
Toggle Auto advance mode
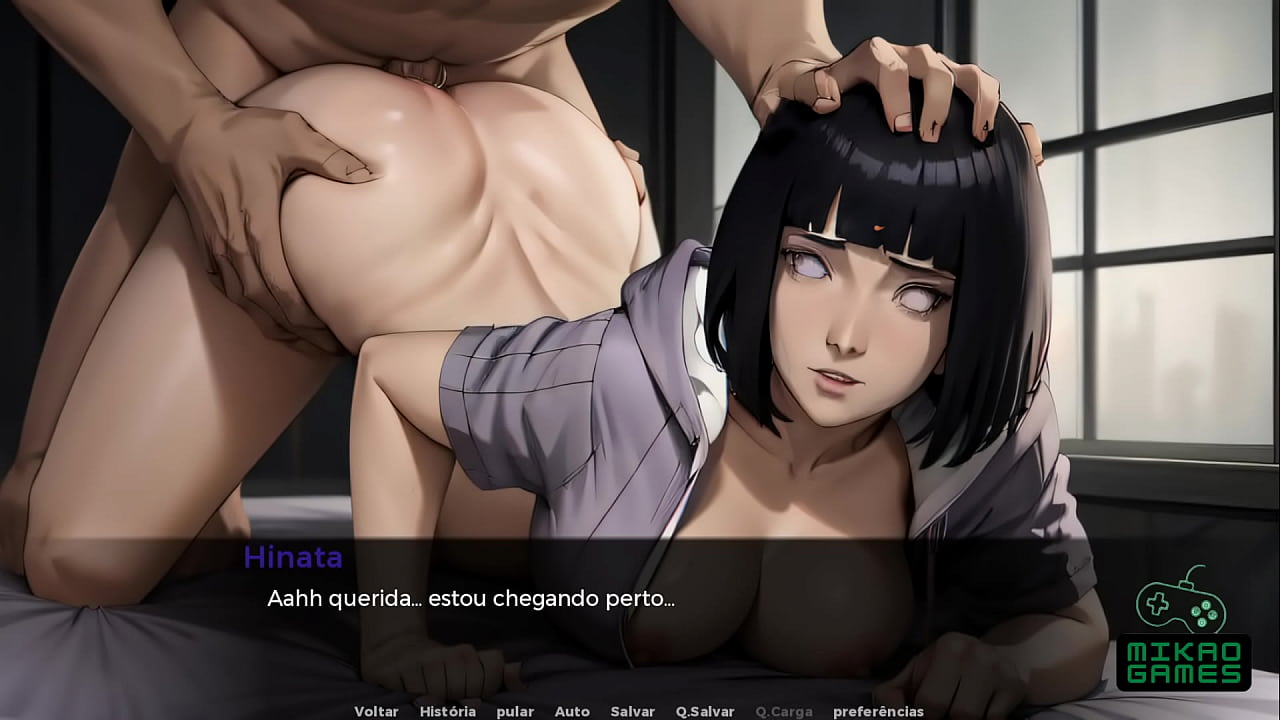[572, 711]
